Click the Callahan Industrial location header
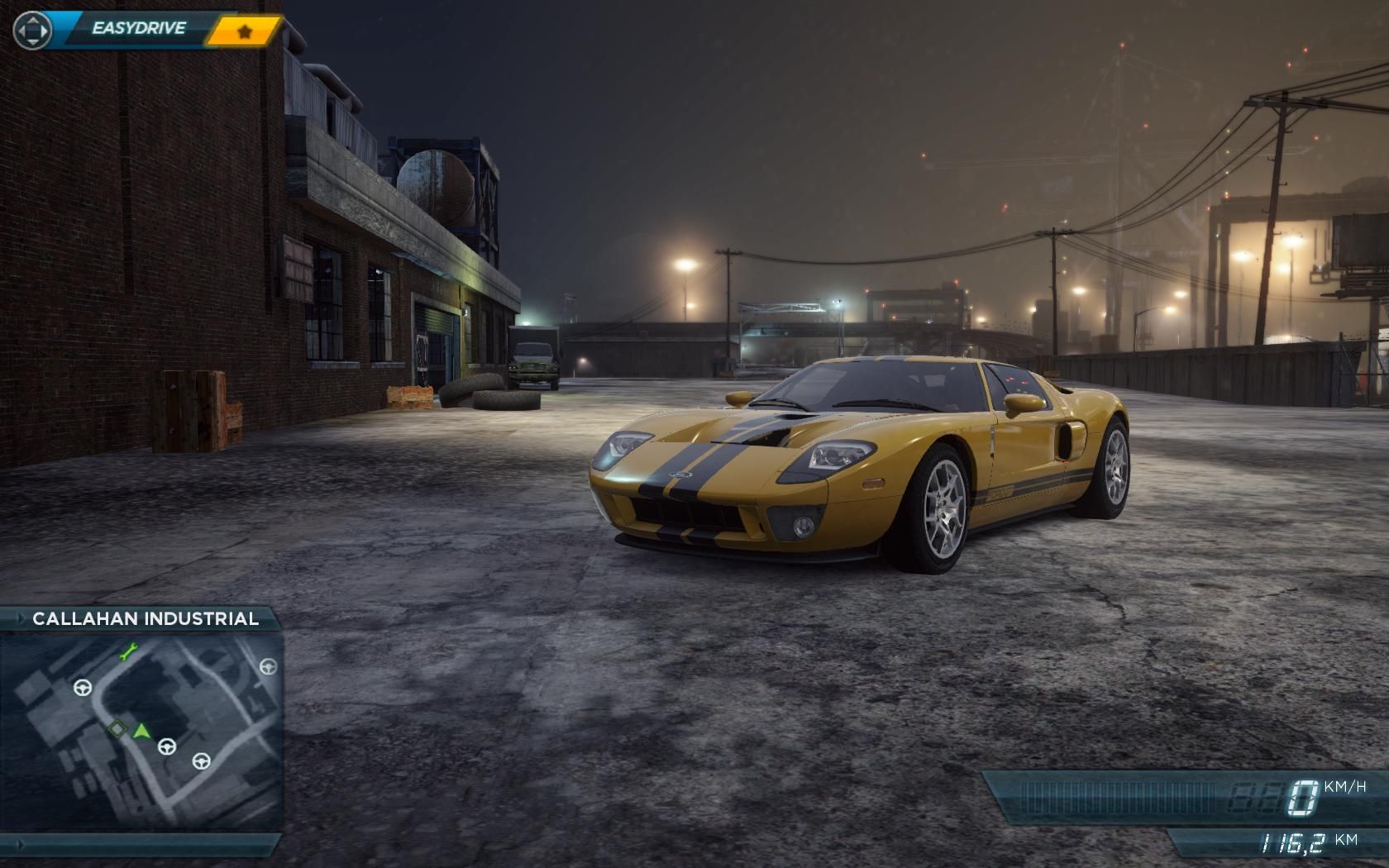This screenshot has height=868, width=1389. (145, 618)
